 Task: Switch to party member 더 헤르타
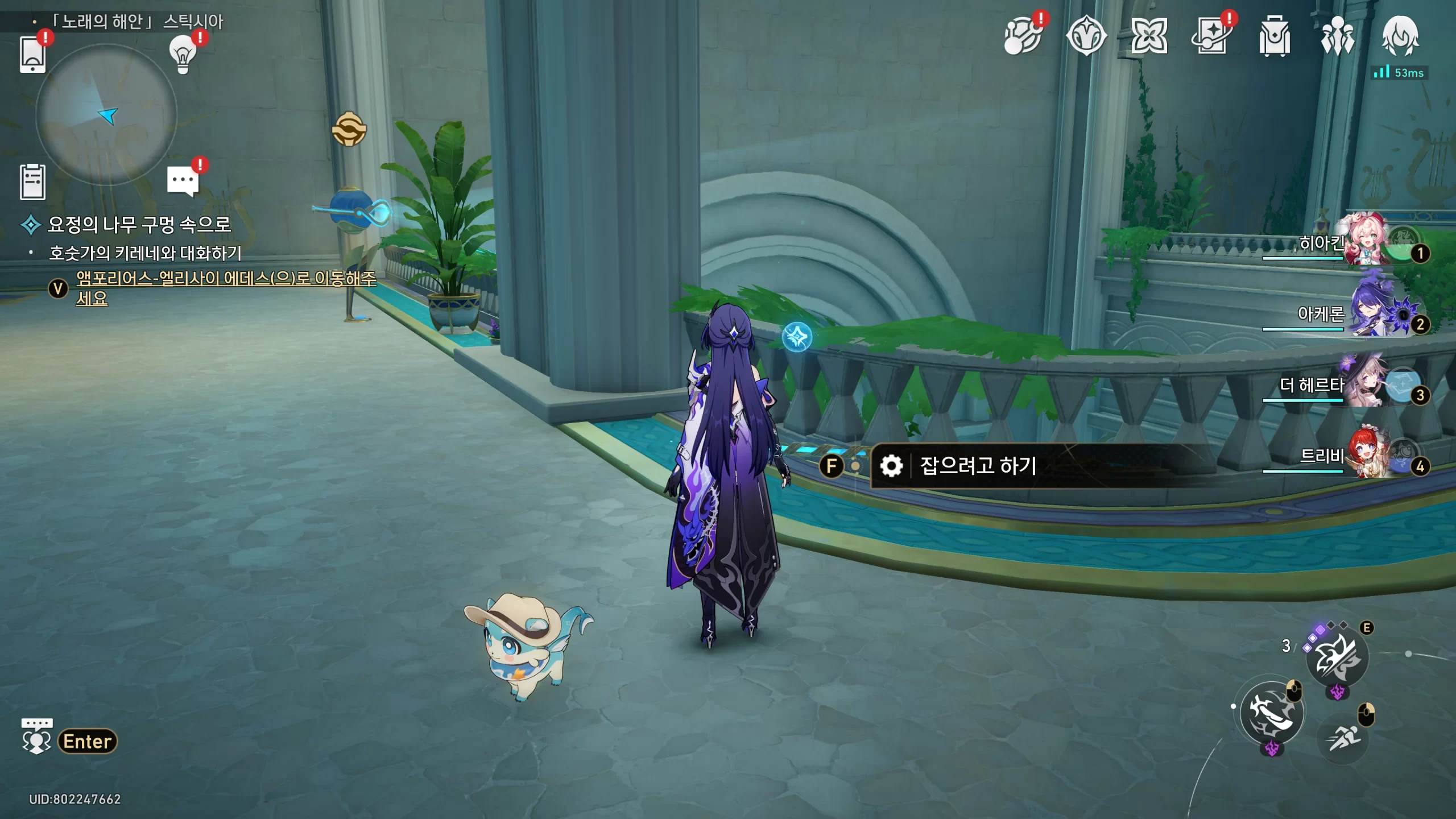(1365, 384)
